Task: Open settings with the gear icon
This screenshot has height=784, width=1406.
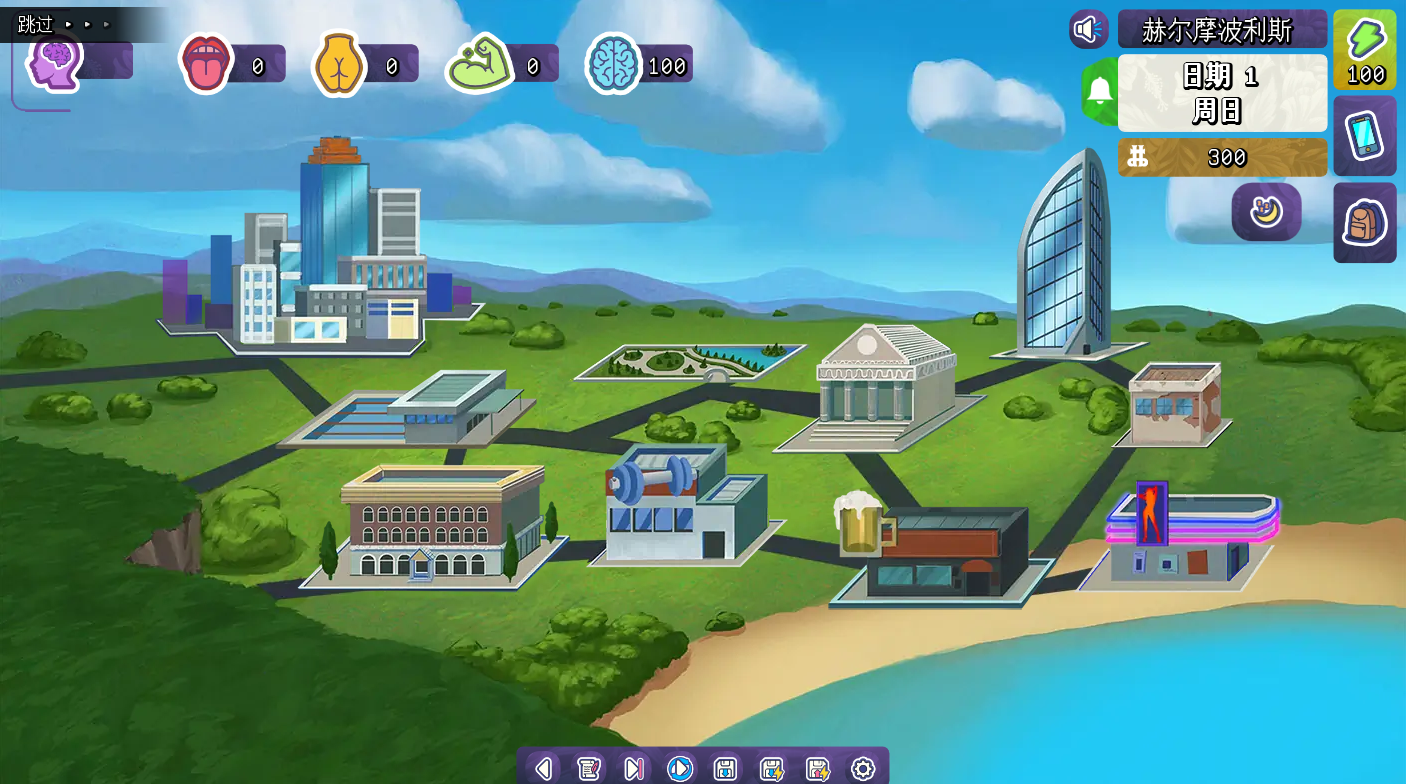Action: tap(862, 768)
